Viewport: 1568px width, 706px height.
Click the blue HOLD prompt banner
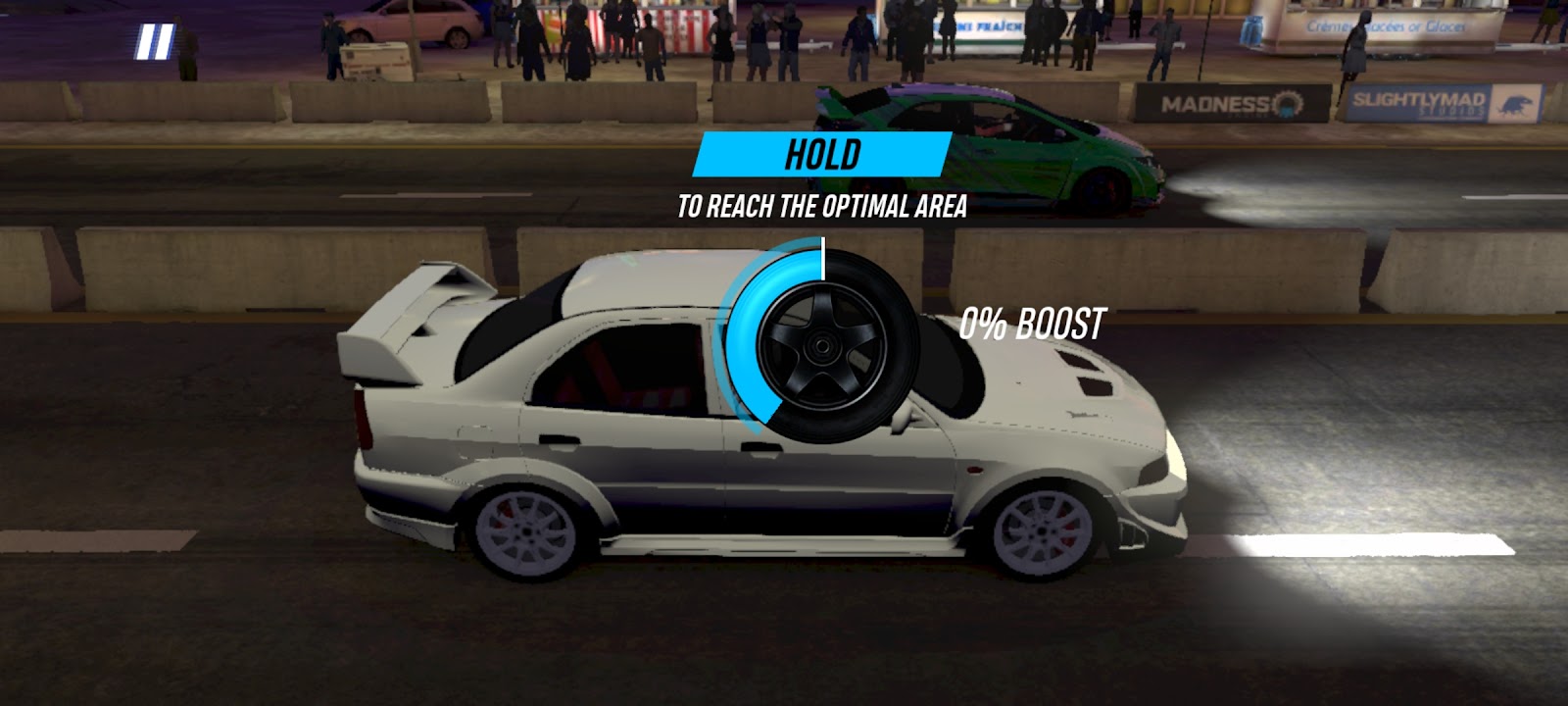(x=822, y=155)
